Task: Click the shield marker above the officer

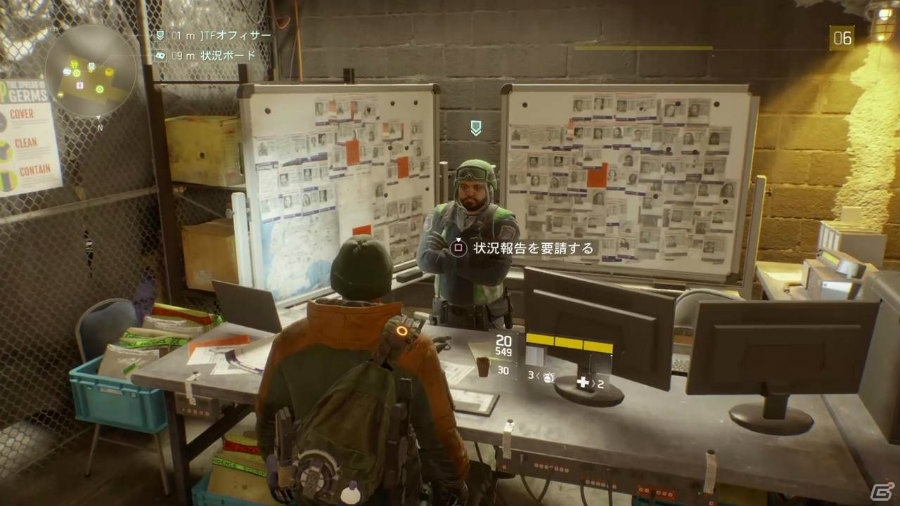Action: pos(476,128)
